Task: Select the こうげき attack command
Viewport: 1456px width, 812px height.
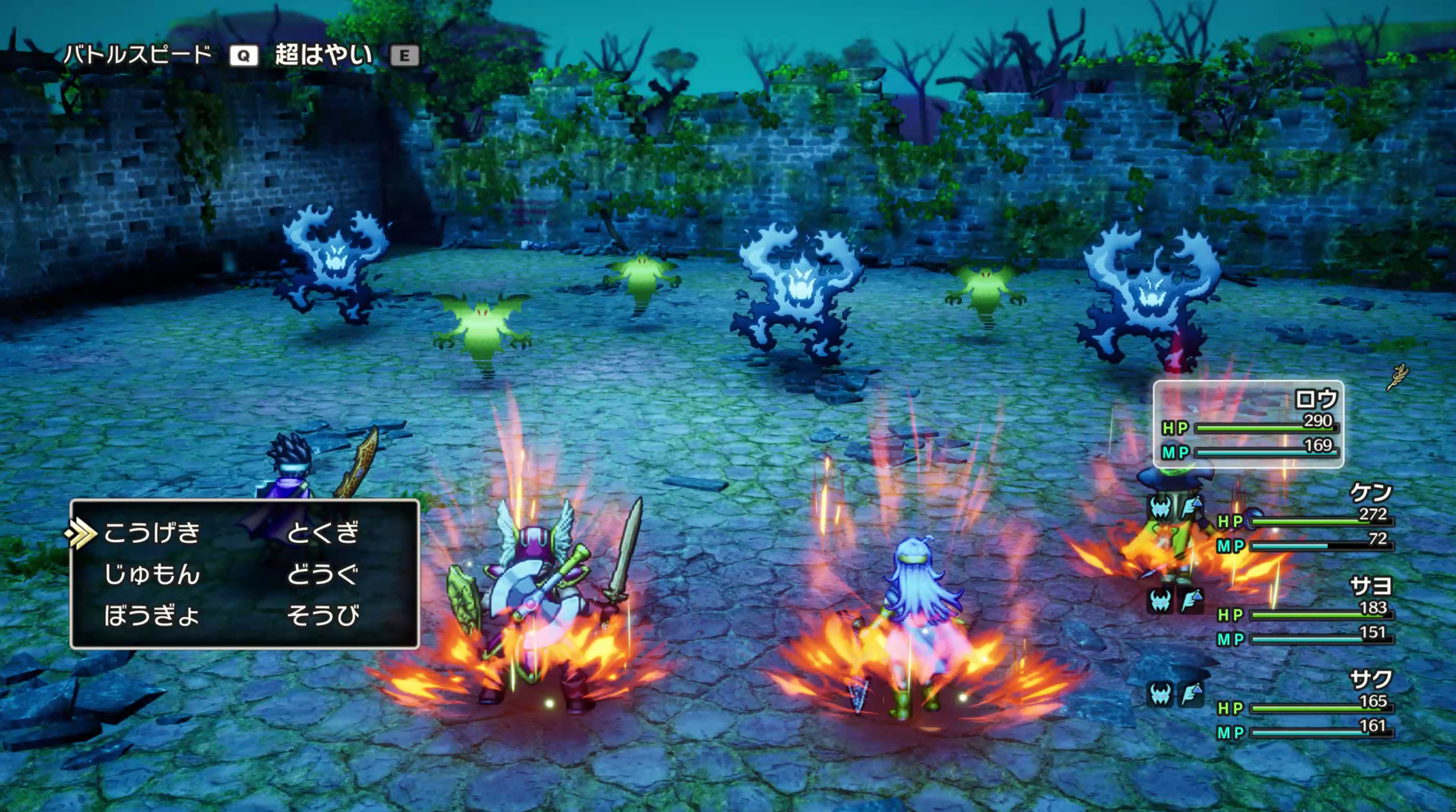Action: (152, 532)
